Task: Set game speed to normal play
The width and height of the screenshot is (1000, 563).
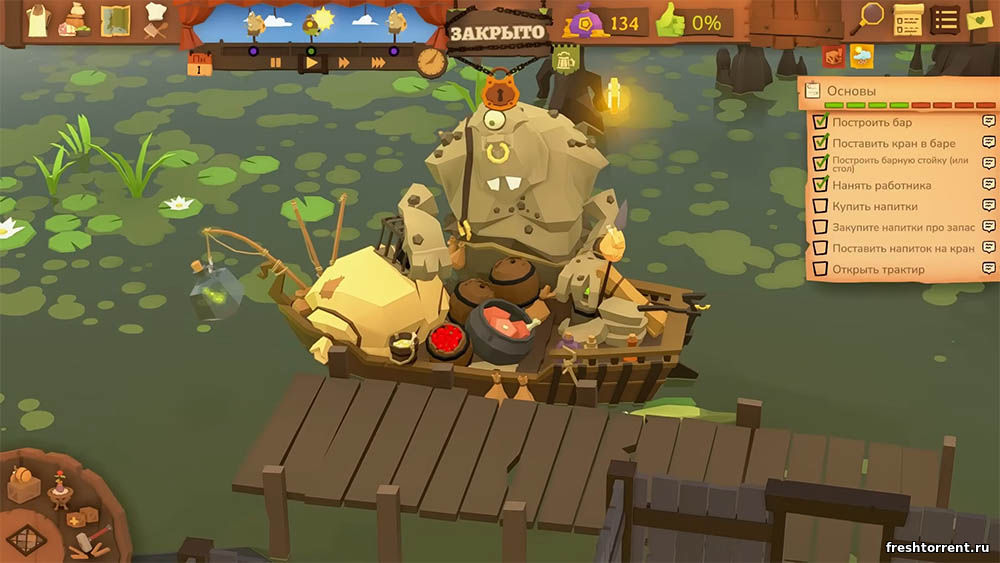Action: tap(311, 62)
